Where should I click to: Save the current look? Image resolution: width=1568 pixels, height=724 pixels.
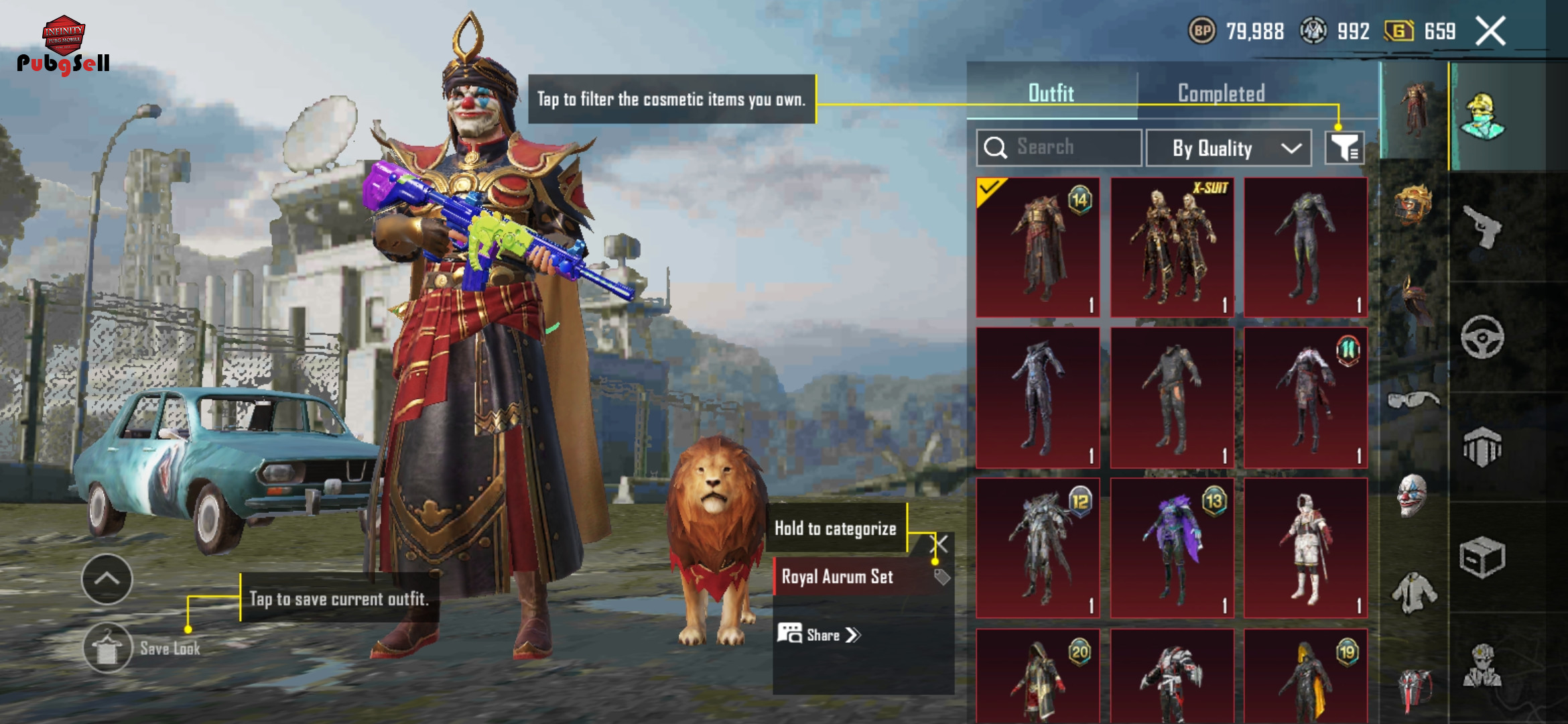[x=108, y=648]
